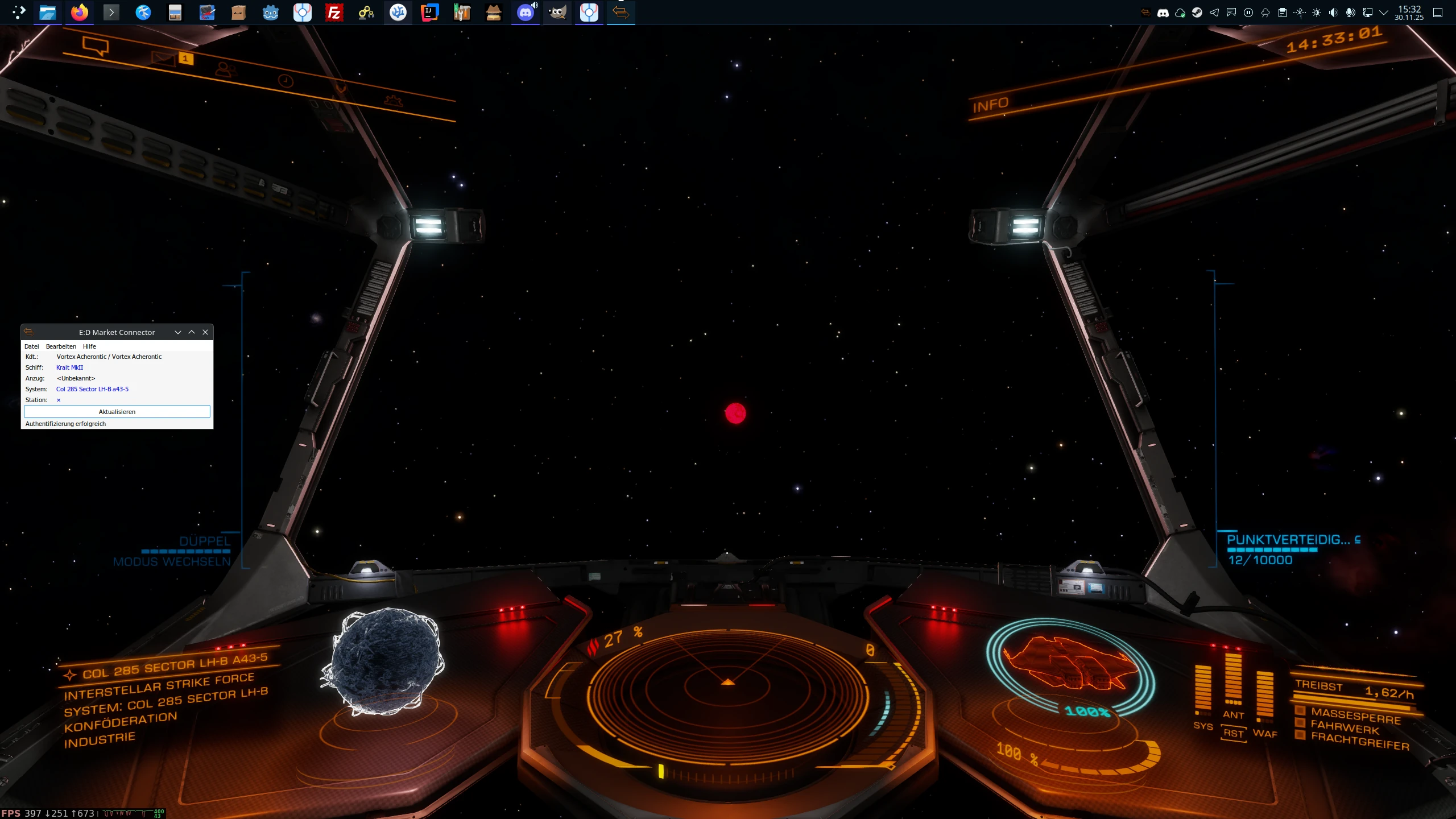Open the Hilfe menu
The height and width of the screenshot is (819, 1456).
pos(89,346)
